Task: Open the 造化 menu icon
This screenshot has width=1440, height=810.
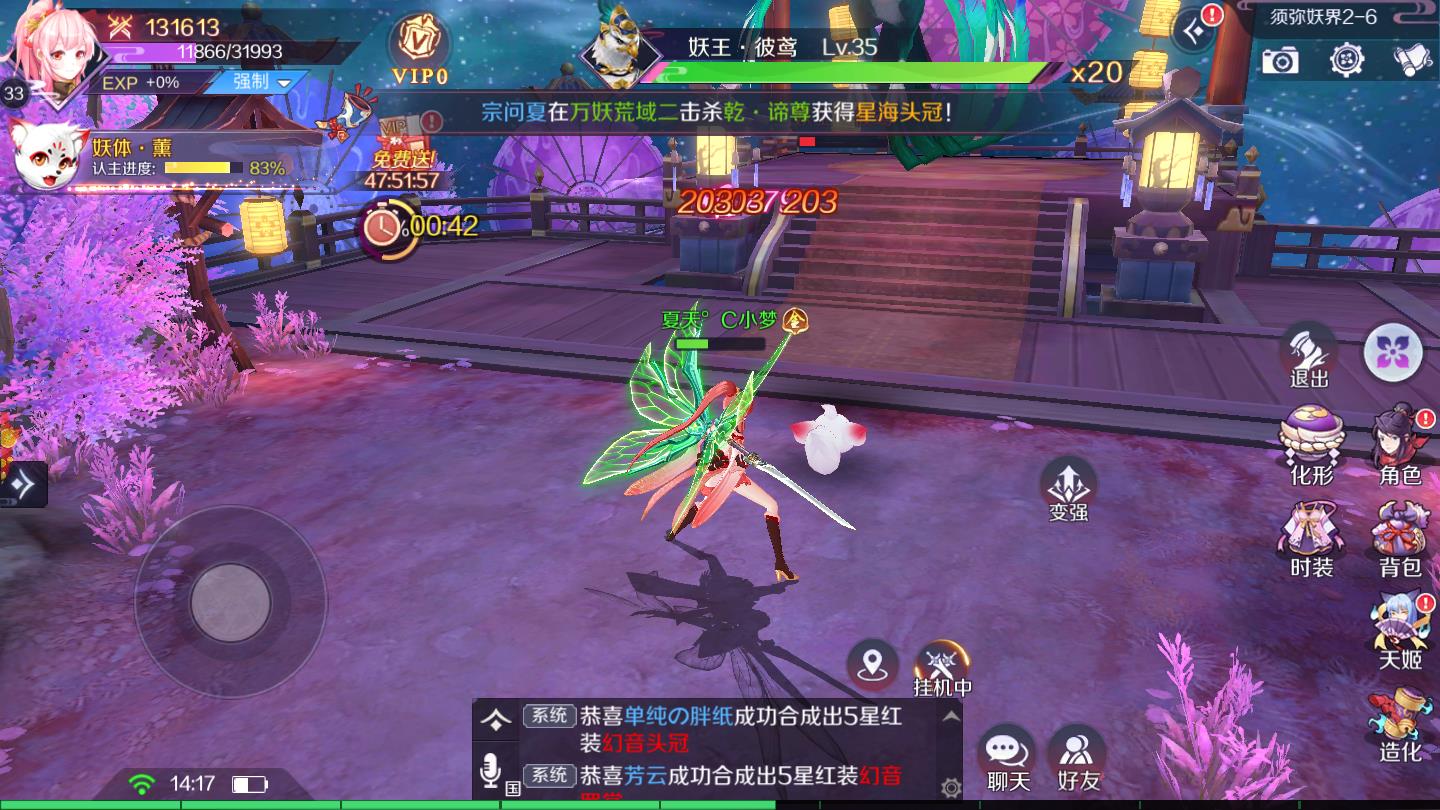Action: coord(1400,722)
